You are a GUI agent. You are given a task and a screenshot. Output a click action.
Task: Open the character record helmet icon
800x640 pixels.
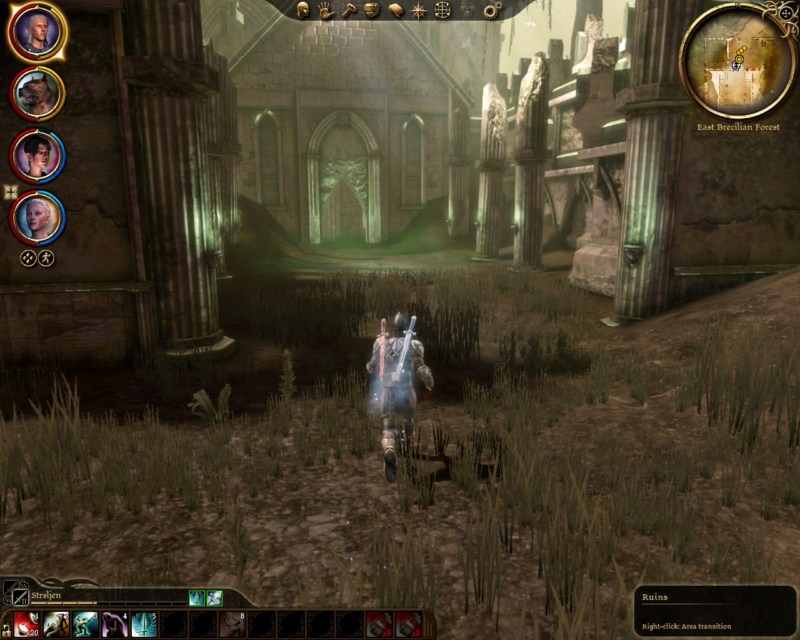[x=303, y=10]
